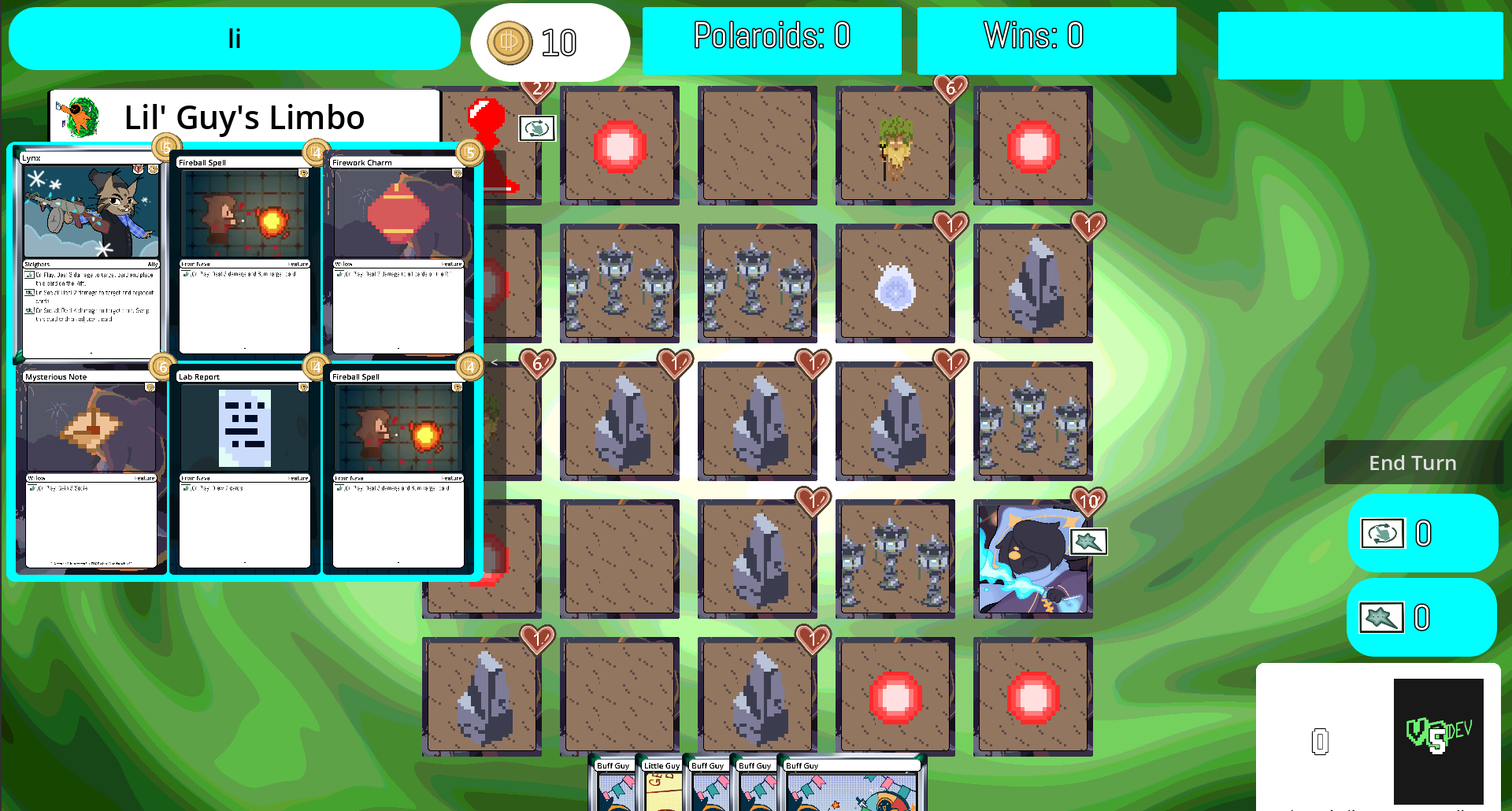Click the heart badge showing 2 above the pin
The height and width of the screenshot is (811, 1512).
click(x=538, y=90)
